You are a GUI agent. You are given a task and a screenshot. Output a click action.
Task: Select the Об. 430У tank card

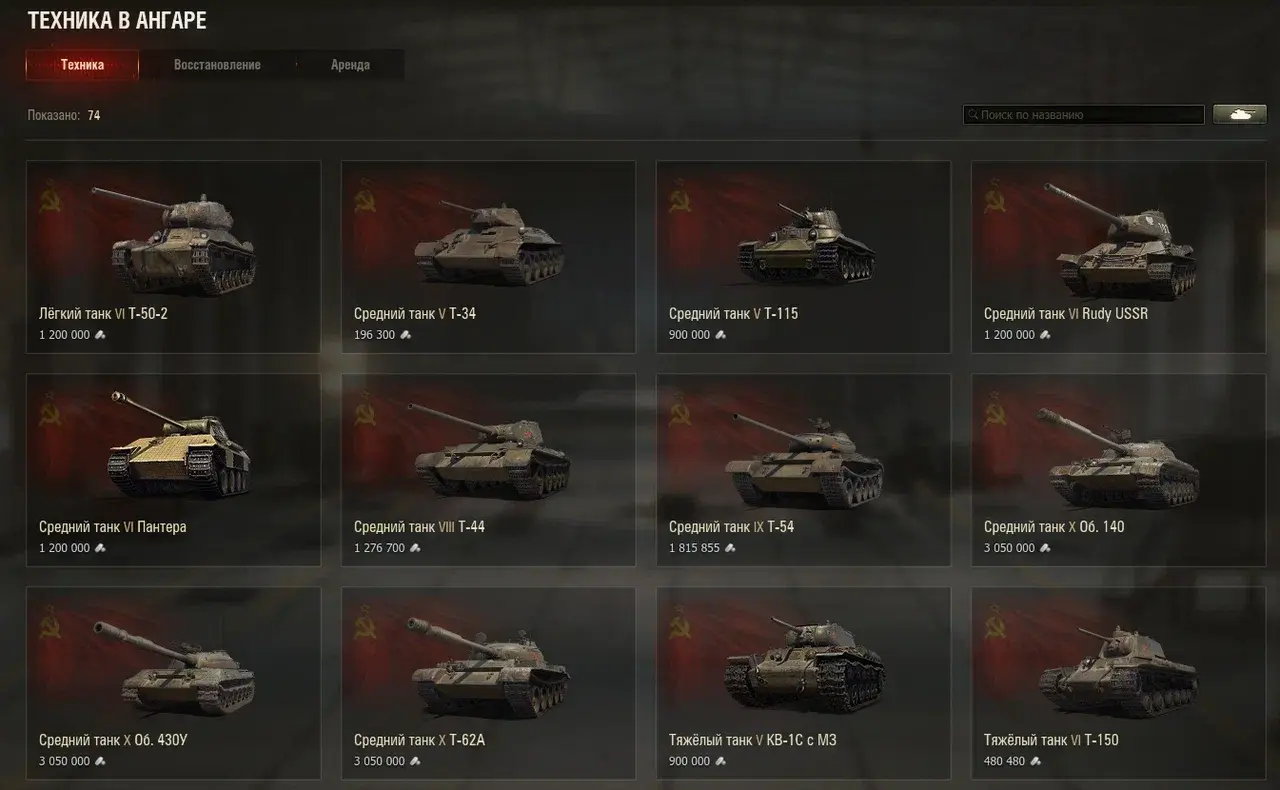[x=173, y=683]
